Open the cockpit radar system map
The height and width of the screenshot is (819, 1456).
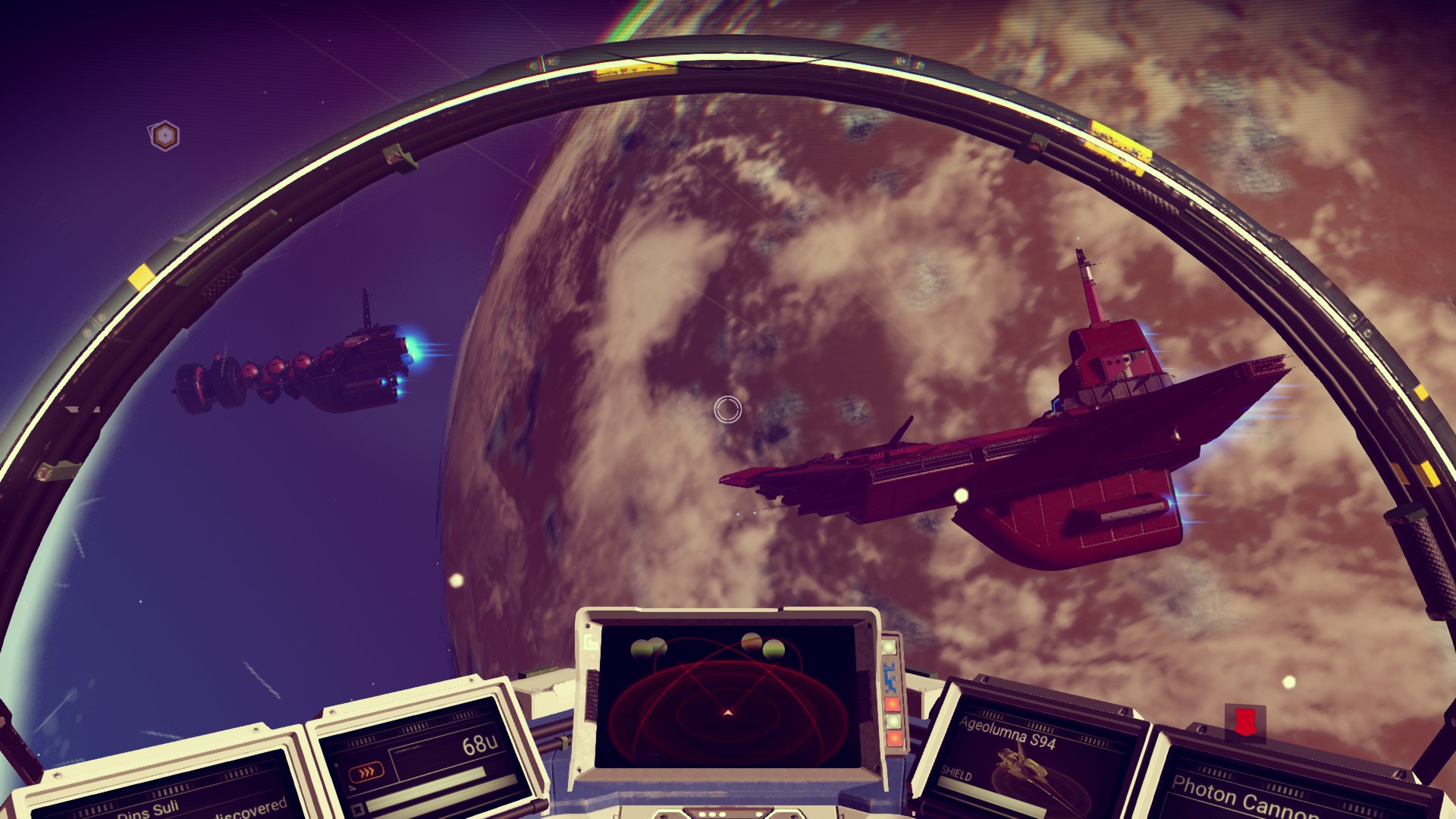point(726,694)
